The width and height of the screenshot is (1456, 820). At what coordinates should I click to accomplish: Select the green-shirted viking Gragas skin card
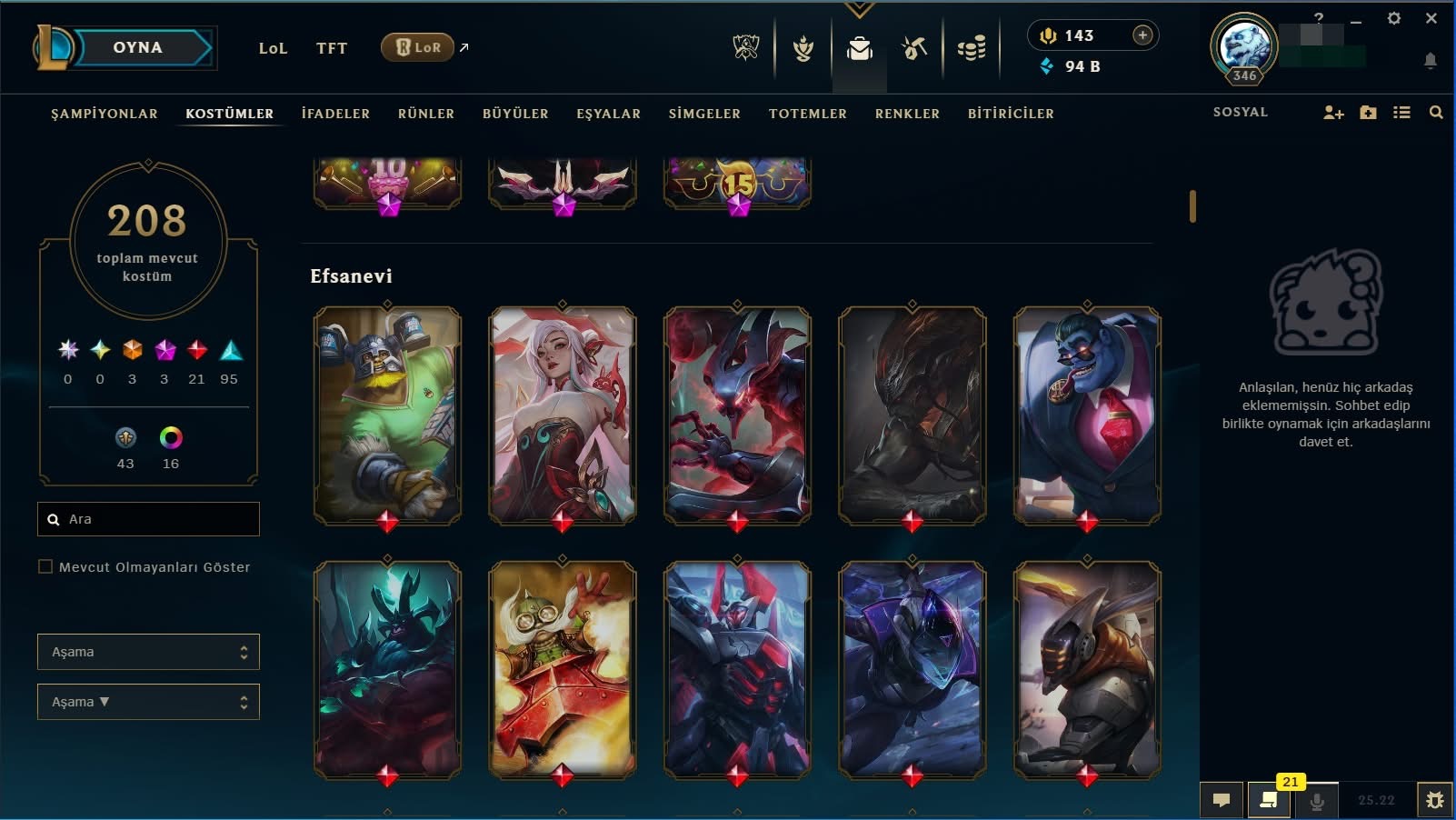(388, 415)
